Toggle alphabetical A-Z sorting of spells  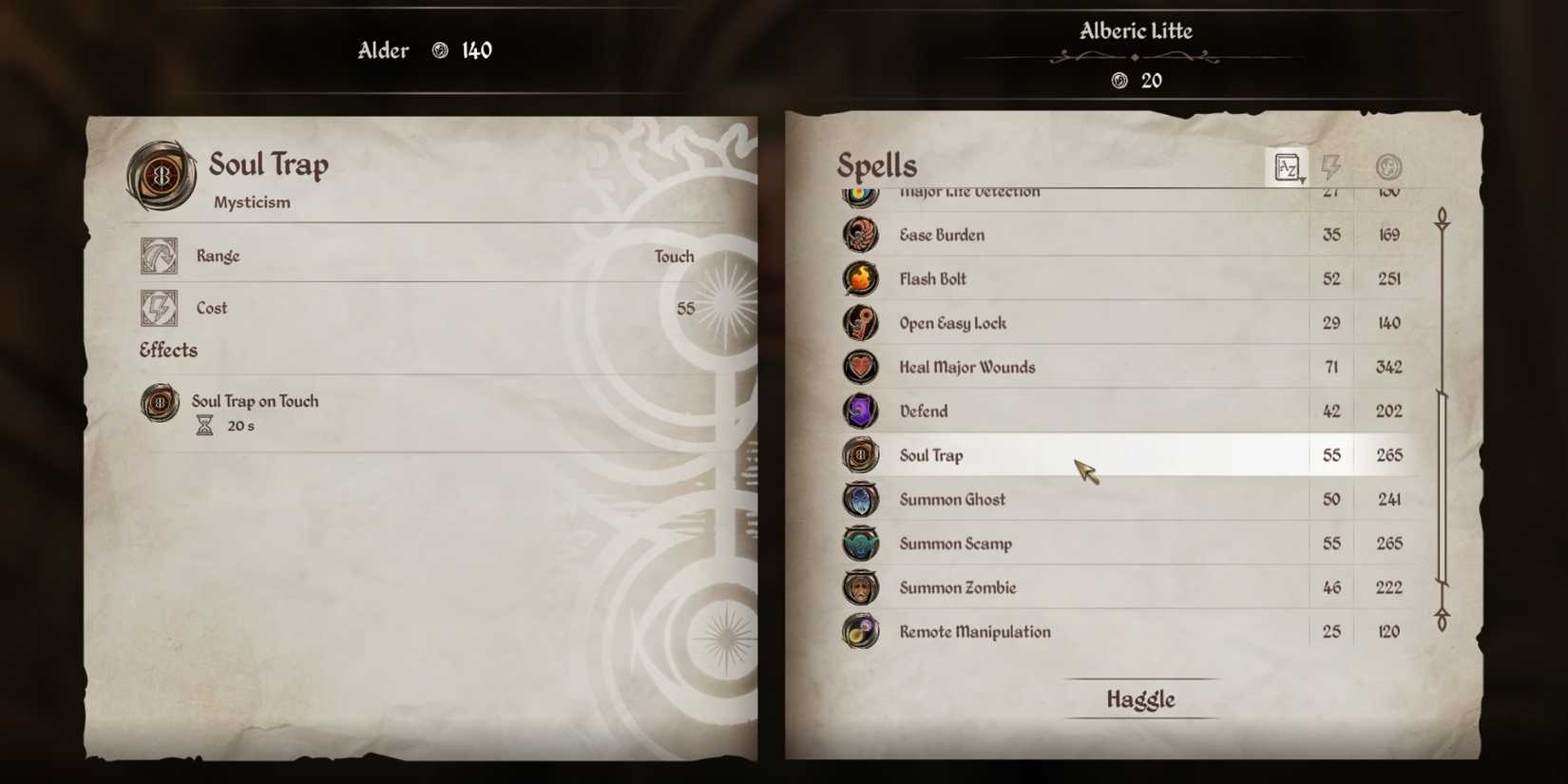click(1288, 166)
